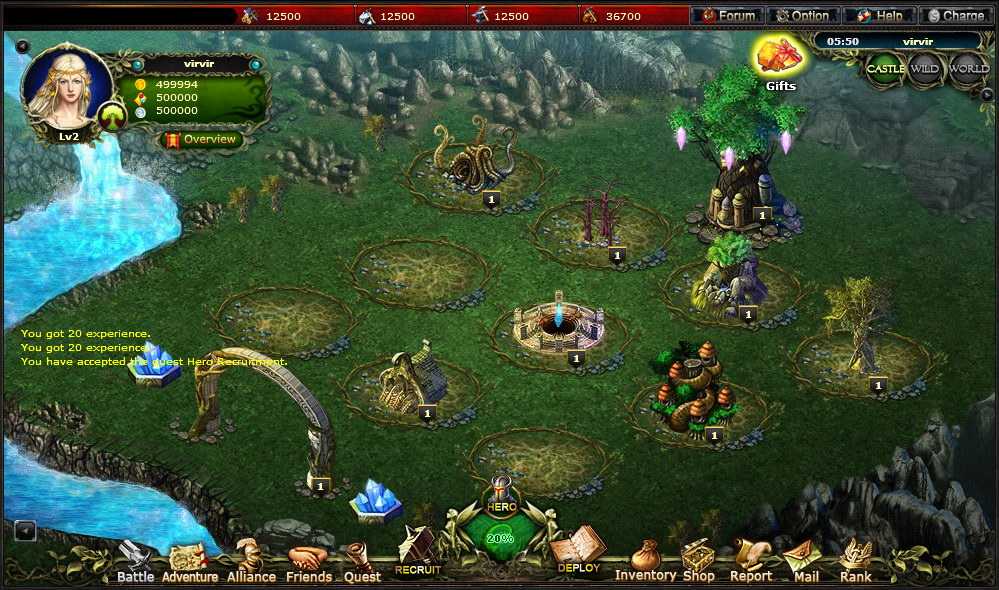Check the Mail inbox
The width and height of the screenshot is (999, 590).
(x=805, y=562)
